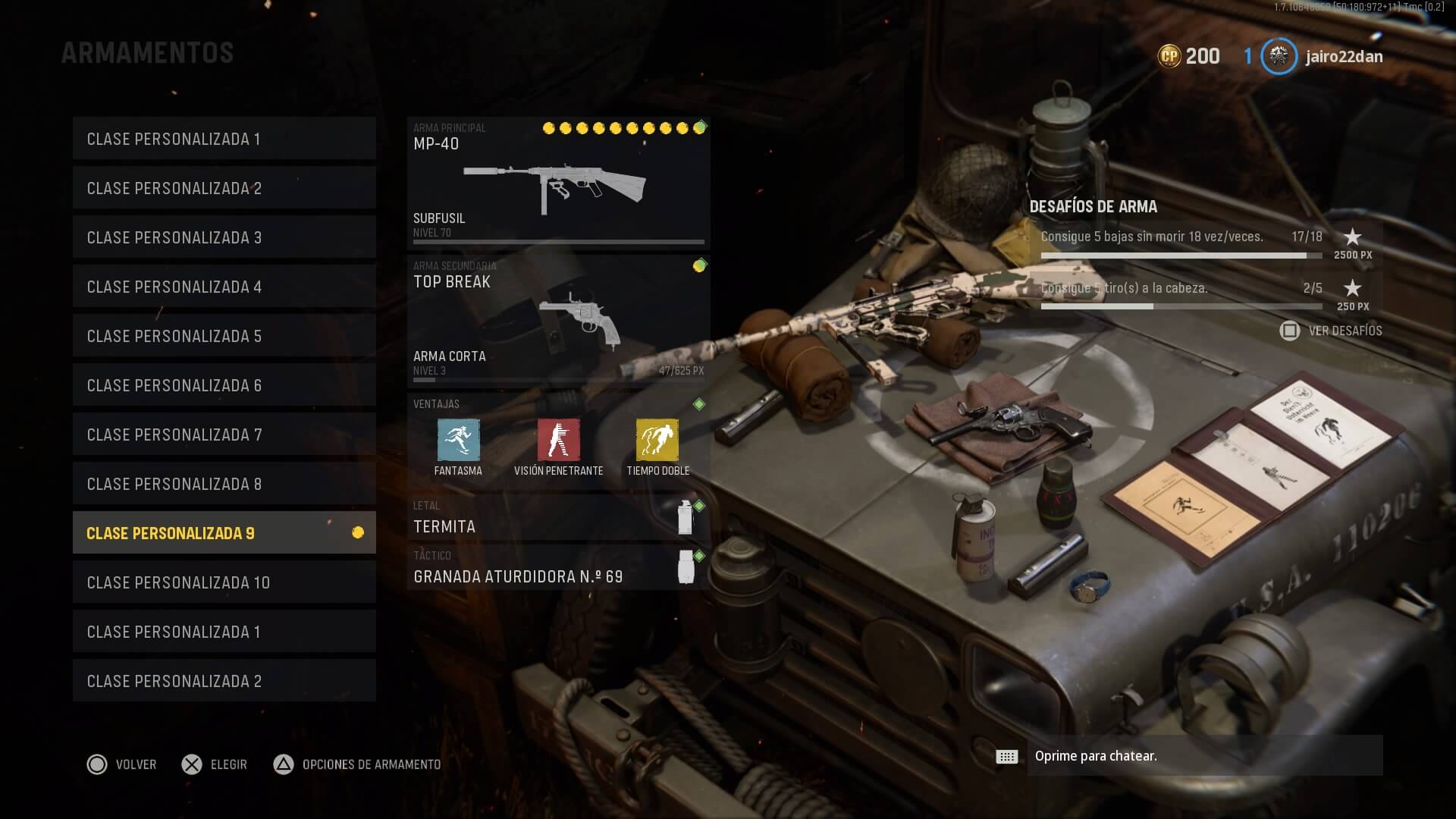Choose Clase Personalizada 4 loadout
The image size is (1456, 819).
tap(224, 287)
